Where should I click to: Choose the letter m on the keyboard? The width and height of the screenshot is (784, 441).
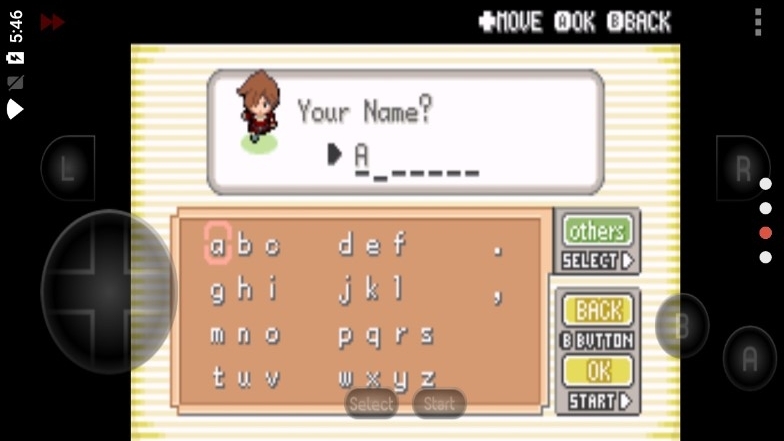218,335
